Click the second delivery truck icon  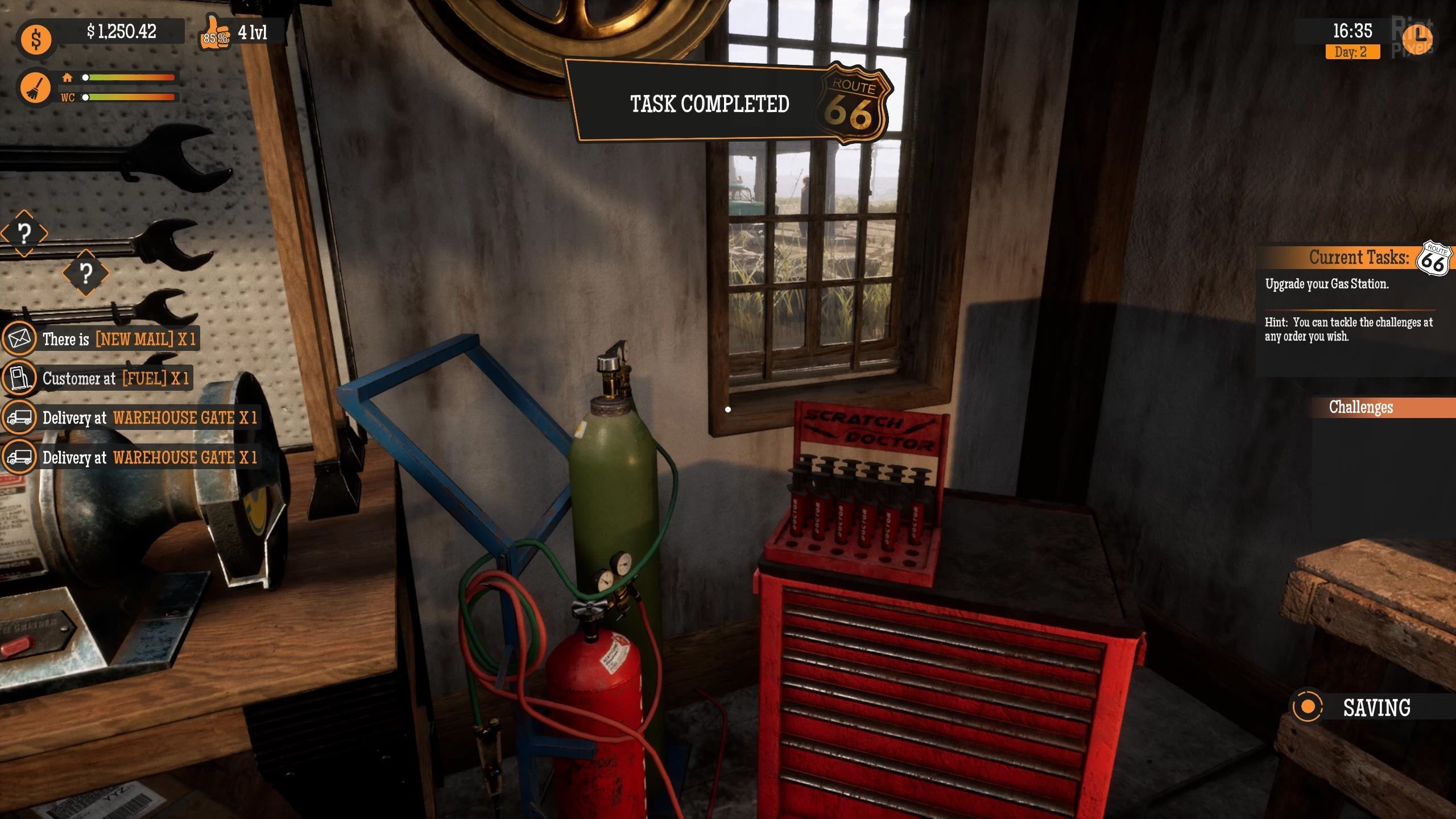(x=20, y=457)
